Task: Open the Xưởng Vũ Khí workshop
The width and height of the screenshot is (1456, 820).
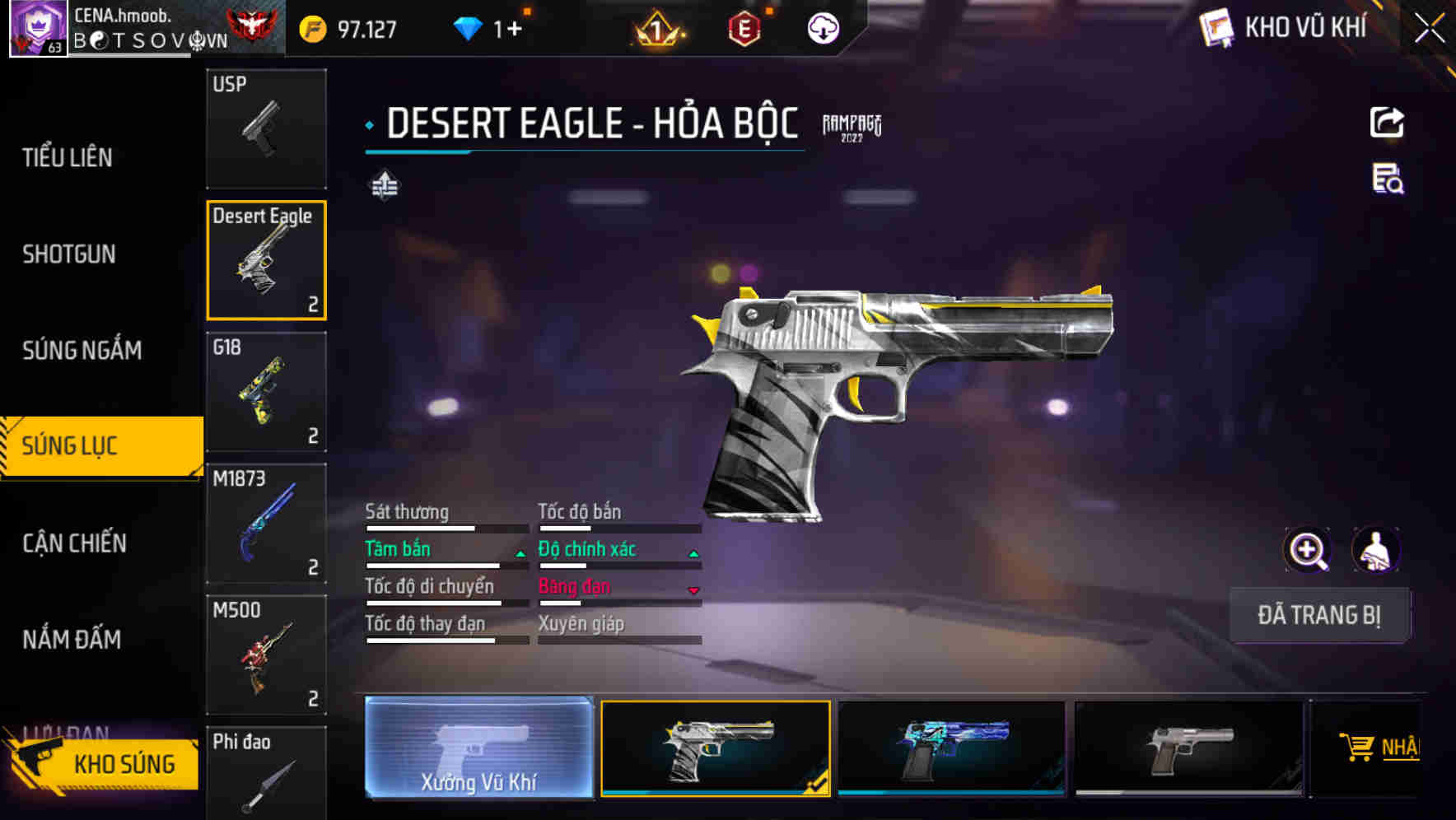Action: point(478,748)
